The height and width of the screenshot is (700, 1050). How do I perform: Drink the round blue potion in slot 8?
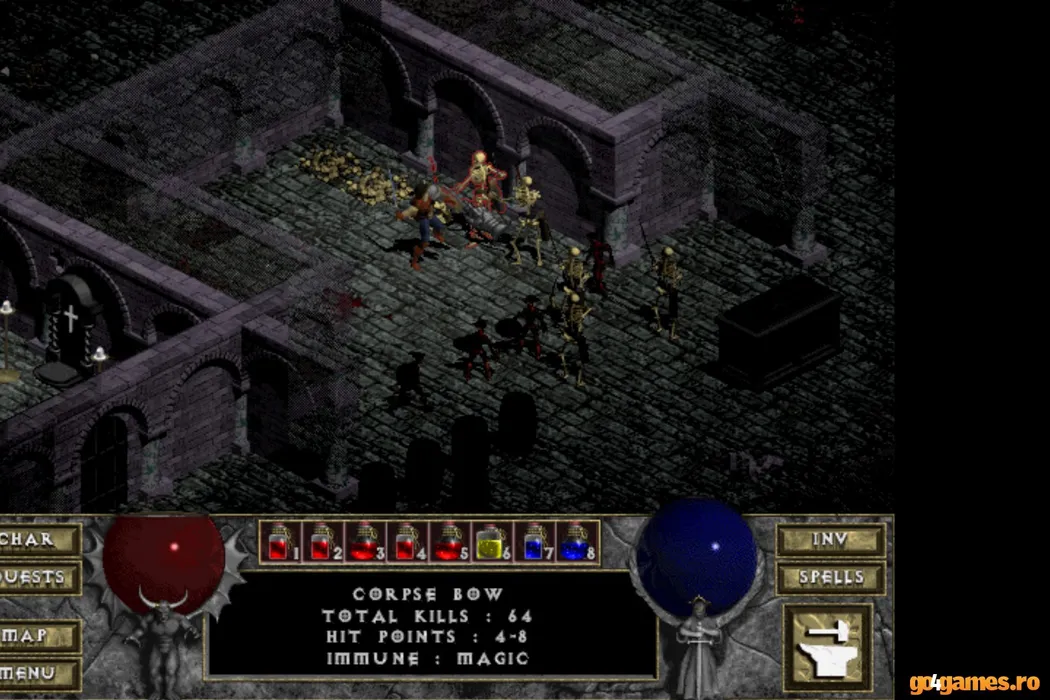pyautogui.click(x=575, y=542)
